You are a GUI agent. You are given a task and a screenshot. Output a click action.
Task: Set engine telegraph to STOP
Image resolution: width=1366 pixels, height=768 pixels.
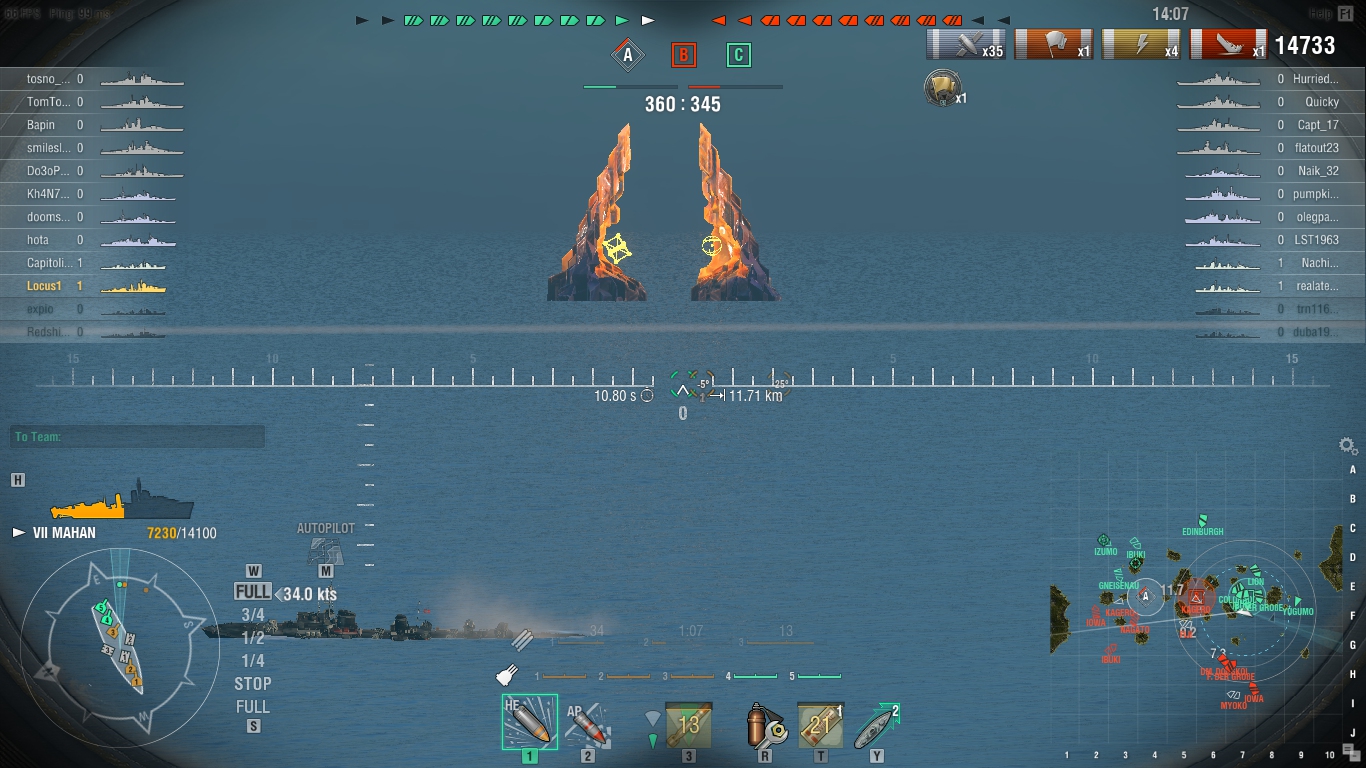coord(253,684)
